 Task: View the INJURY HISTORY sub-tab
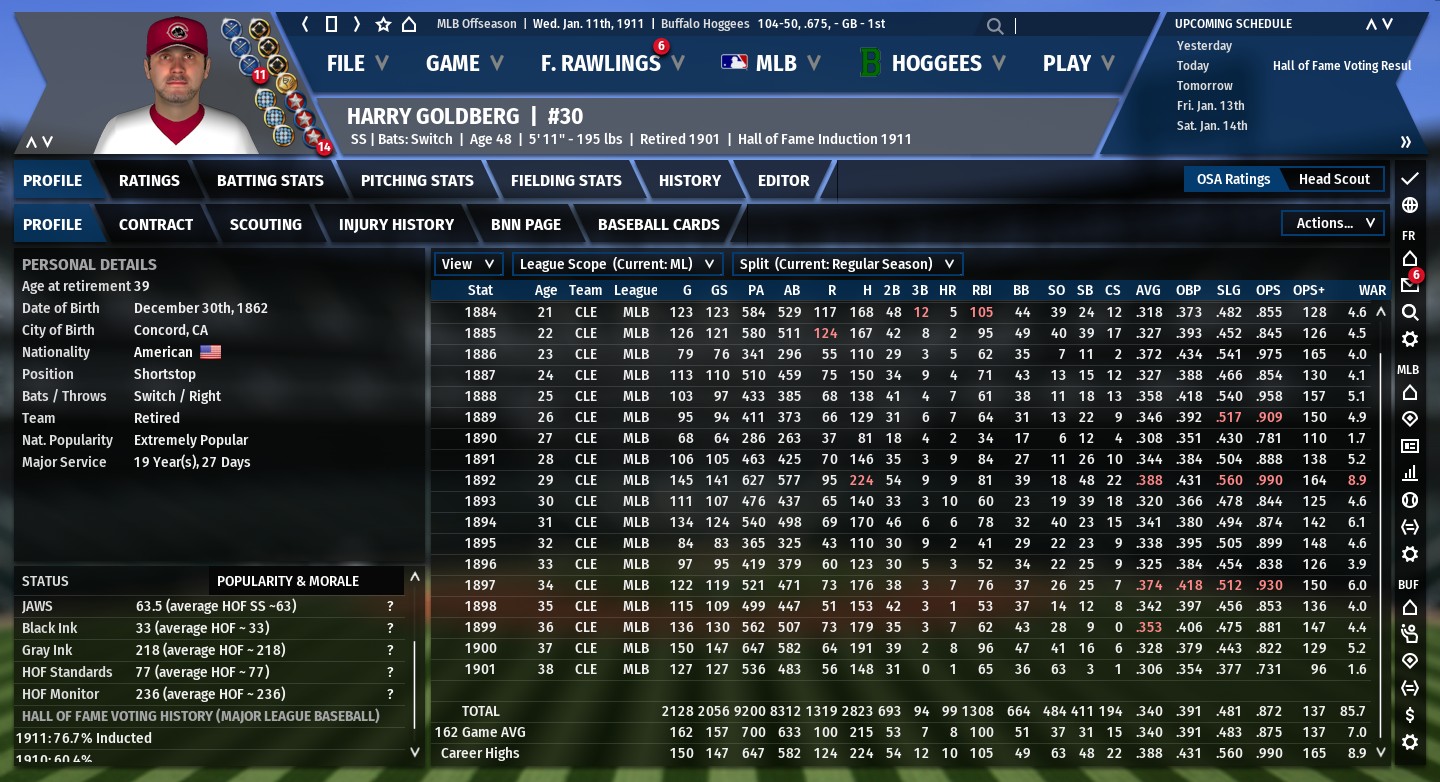[396, 225]
